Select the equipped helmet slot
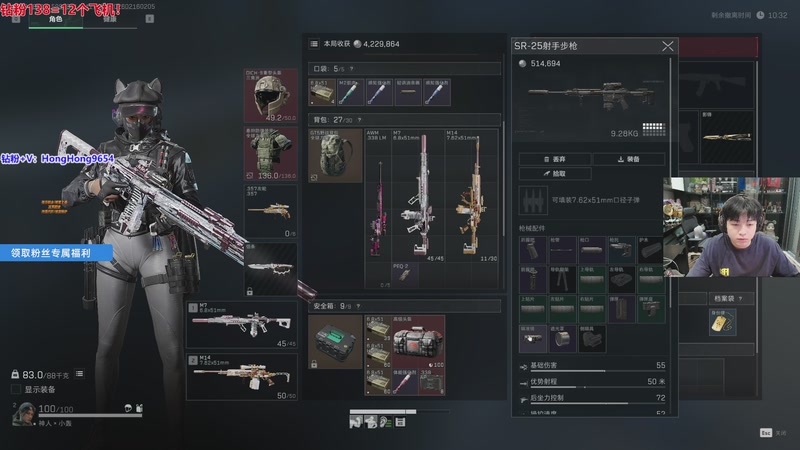 tap(270, 96)
